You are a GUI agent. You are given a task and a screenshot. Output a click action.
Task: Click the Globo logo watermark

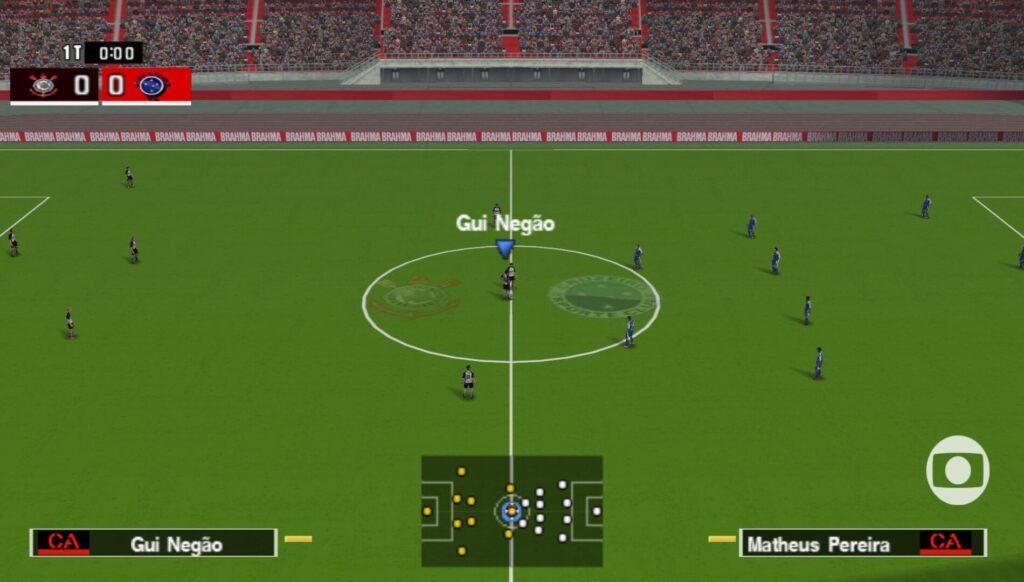click(x=957, y=470)
